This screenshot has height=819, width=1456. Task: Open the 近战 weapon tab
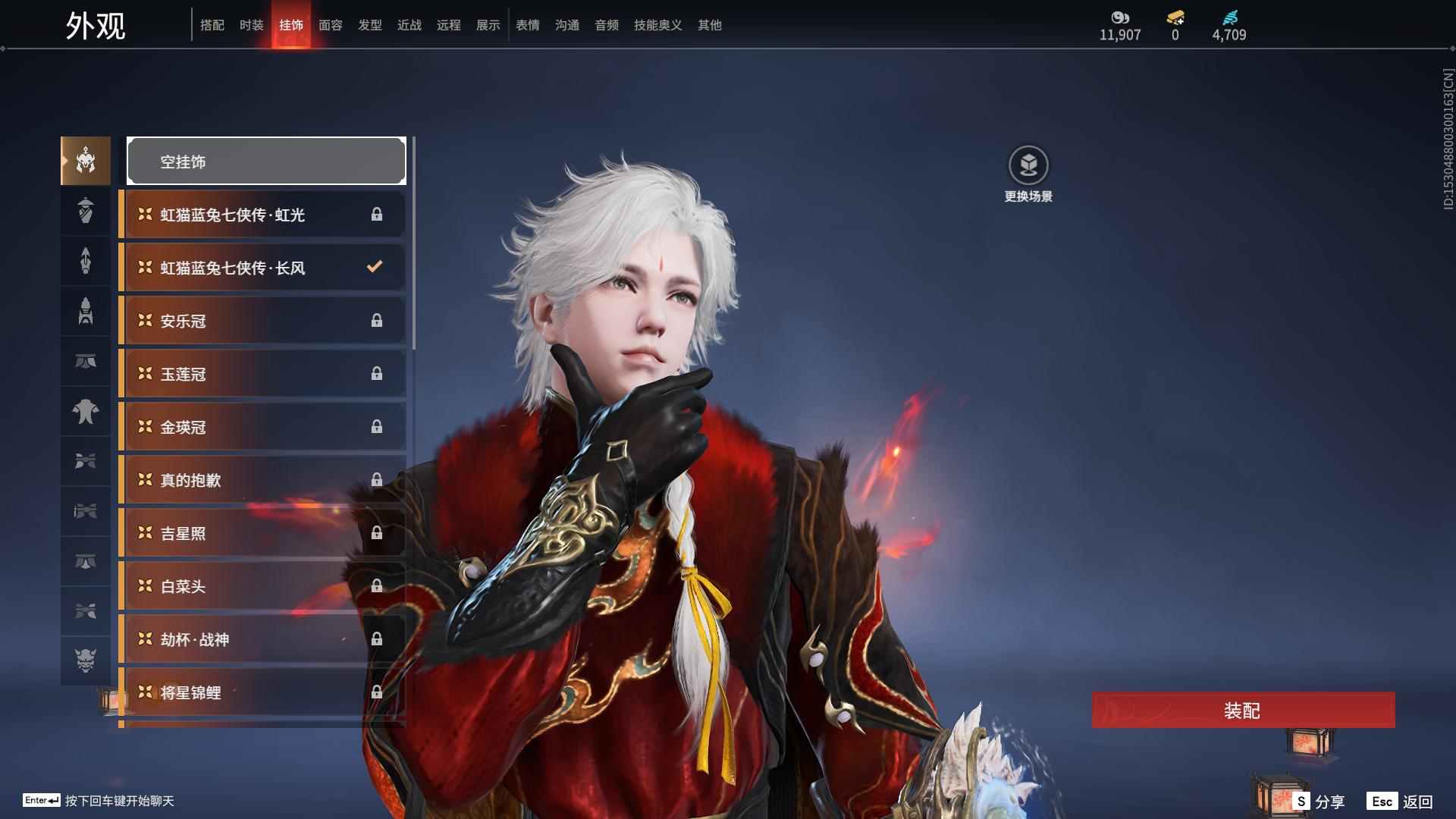click(x=409, y=25)
